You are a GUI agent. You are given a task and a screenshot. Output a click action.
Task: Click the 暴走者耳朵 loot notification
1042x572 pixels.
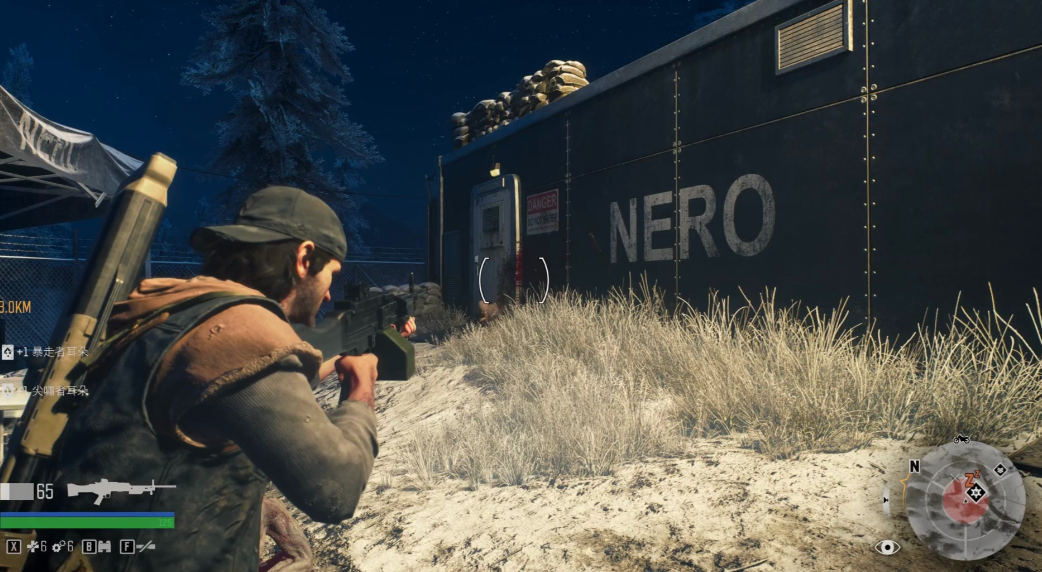tap(50, 352)
